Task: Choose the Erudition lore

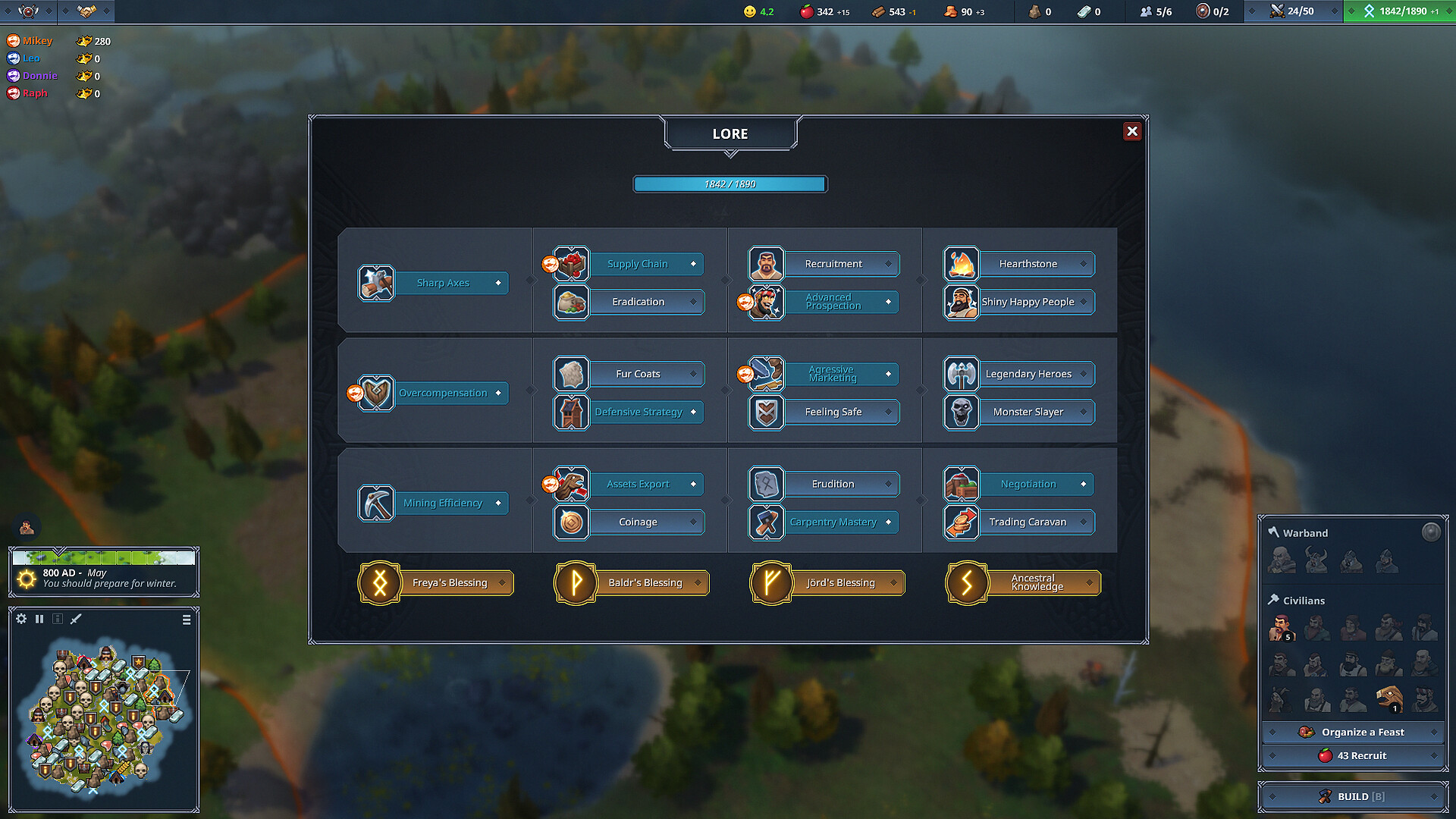Action: [x=833, y=484]
